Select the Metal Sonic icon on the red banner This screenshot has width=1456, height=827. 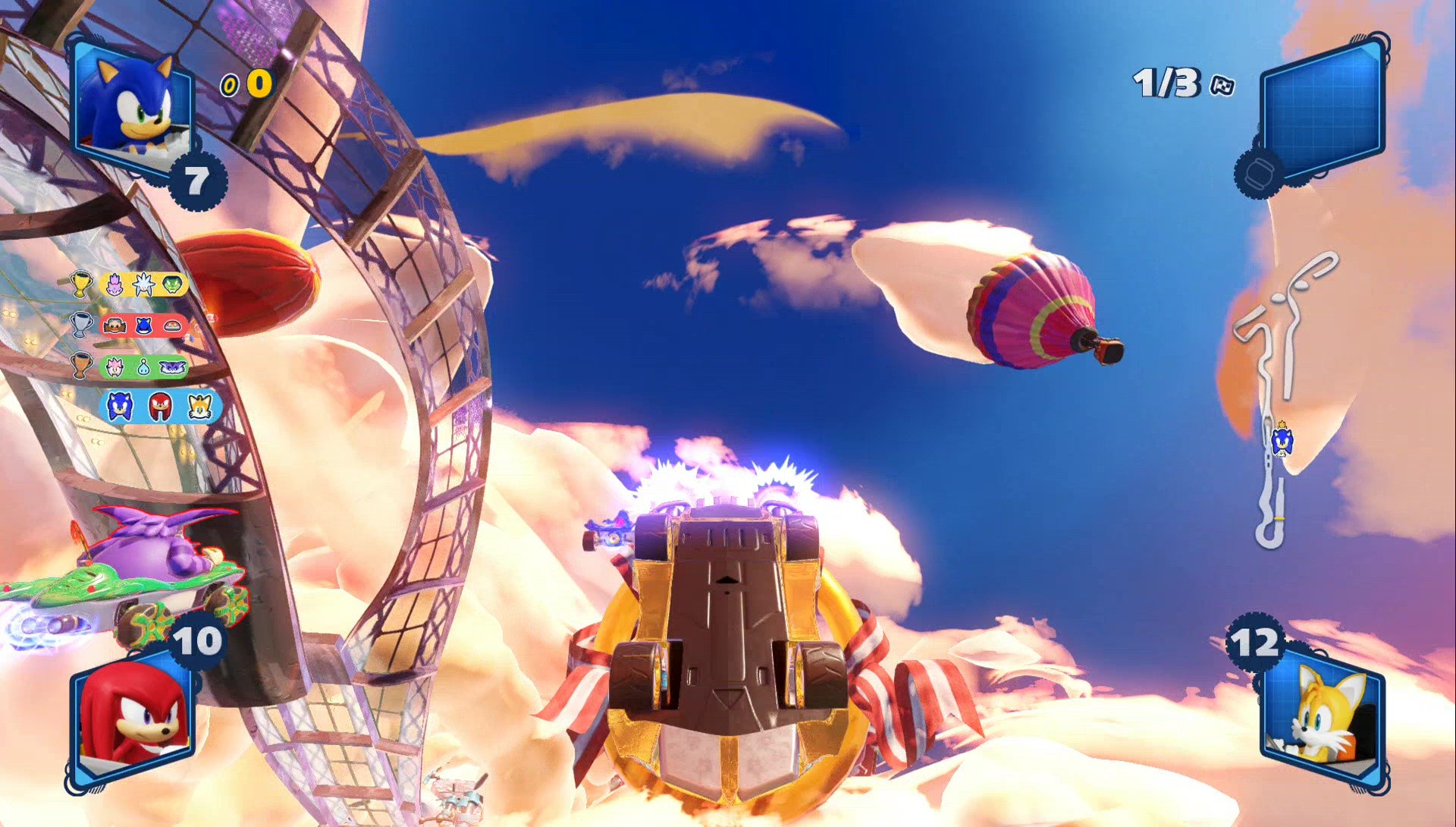143,325
